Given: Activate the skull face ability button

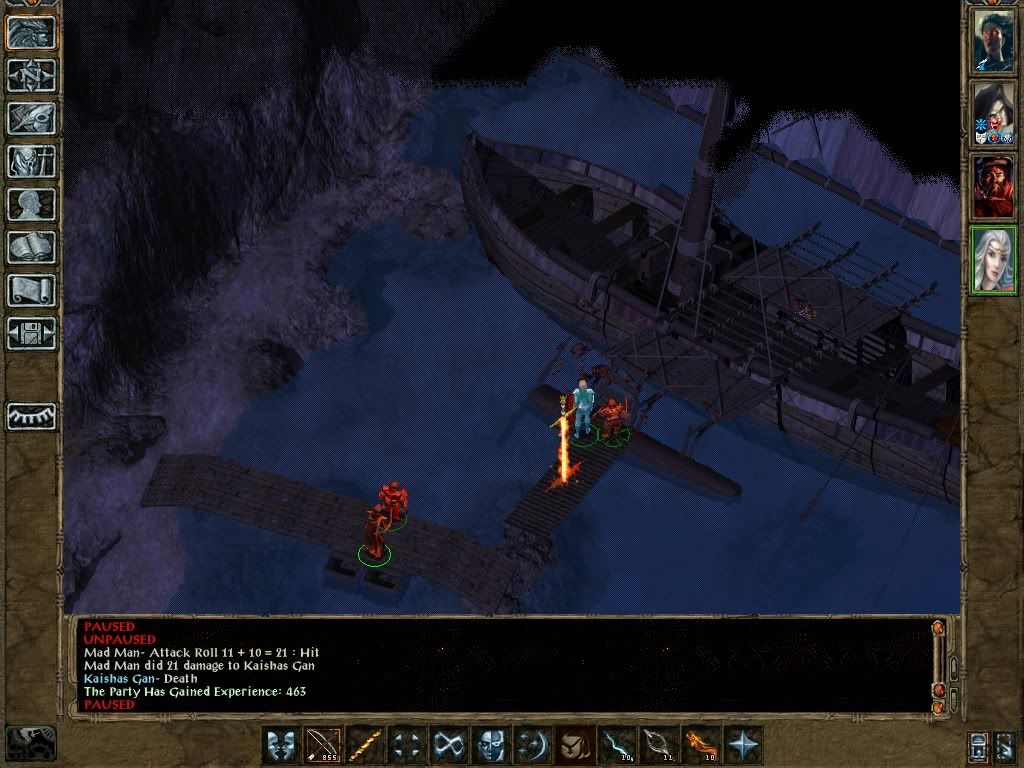Looking at the screenshot, I should (491, 746).
